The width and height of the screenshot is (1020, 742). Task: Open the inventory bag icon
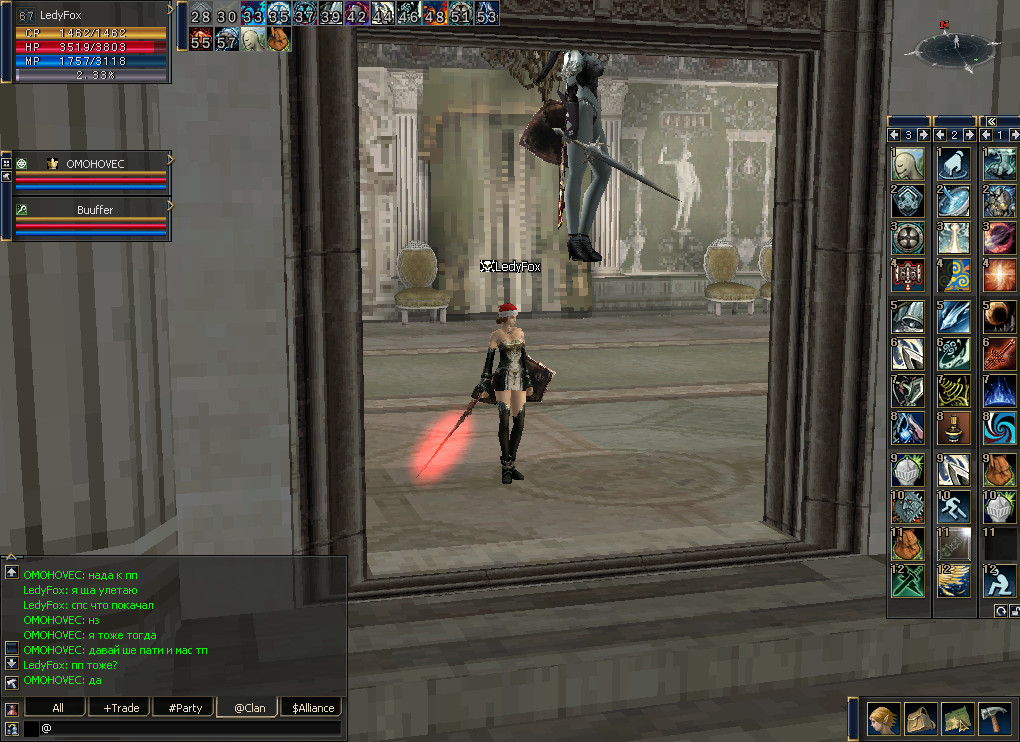click(919, 718)
